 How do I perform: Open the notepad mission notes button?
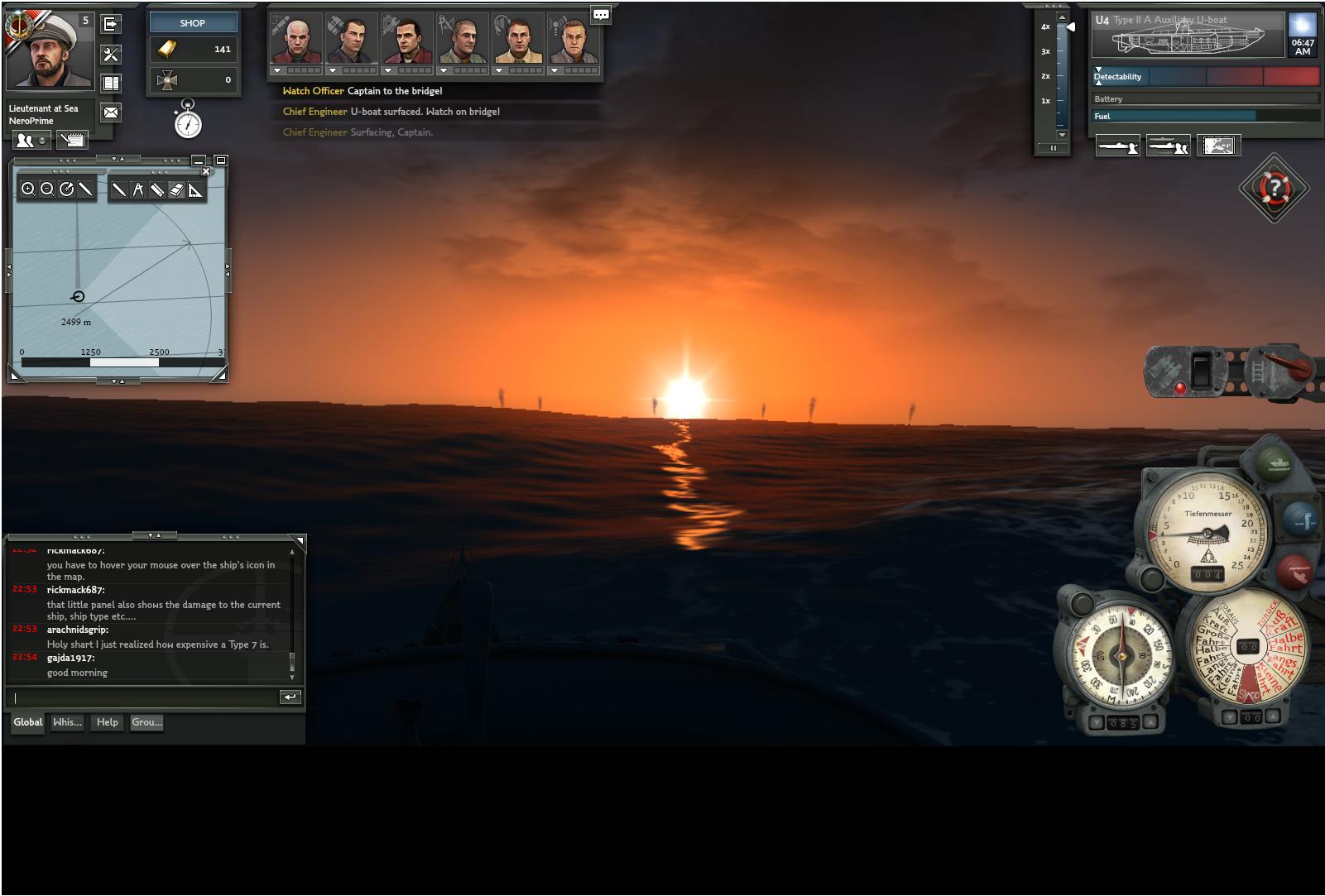(72, 141)
